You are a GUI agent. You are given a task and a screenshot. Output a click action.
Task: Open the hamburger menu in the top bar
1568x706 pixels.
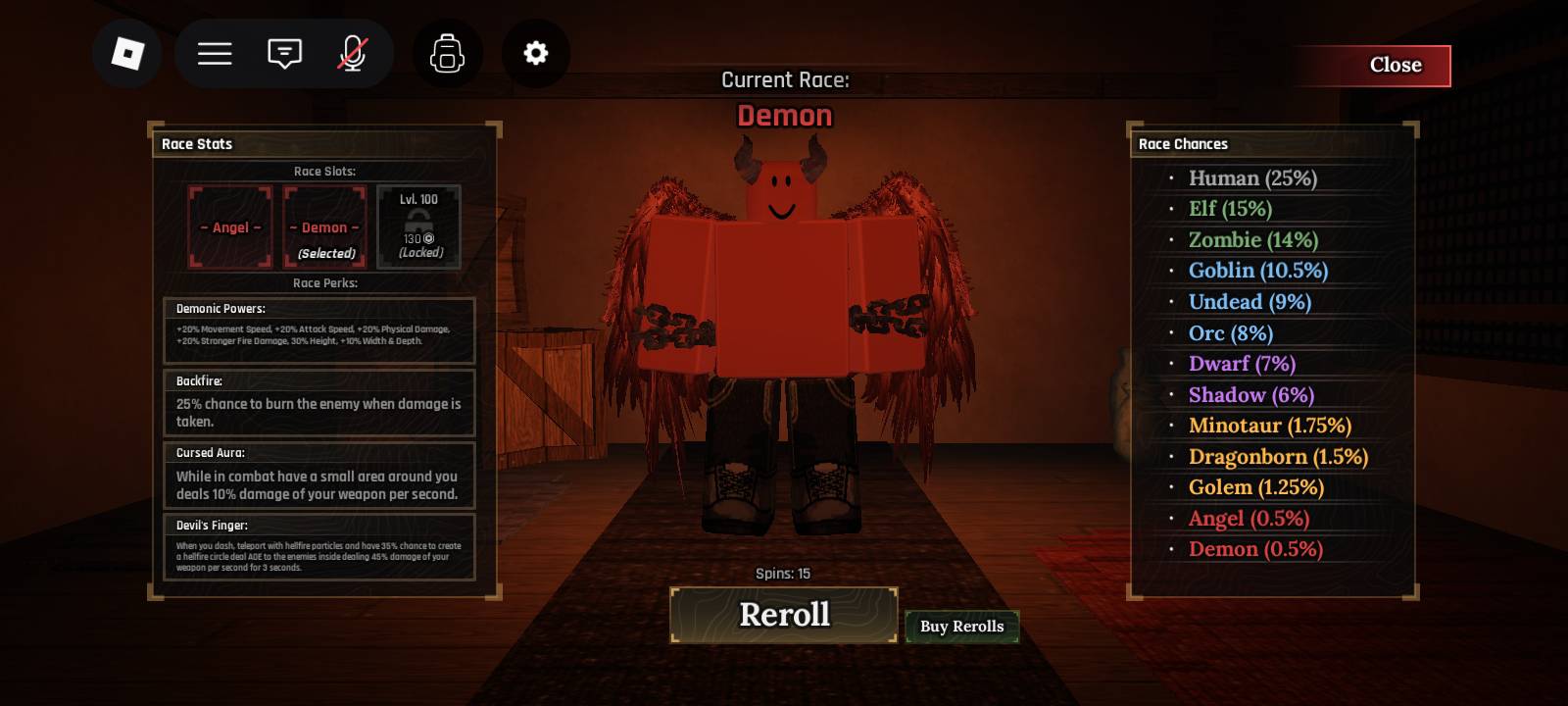214,53
